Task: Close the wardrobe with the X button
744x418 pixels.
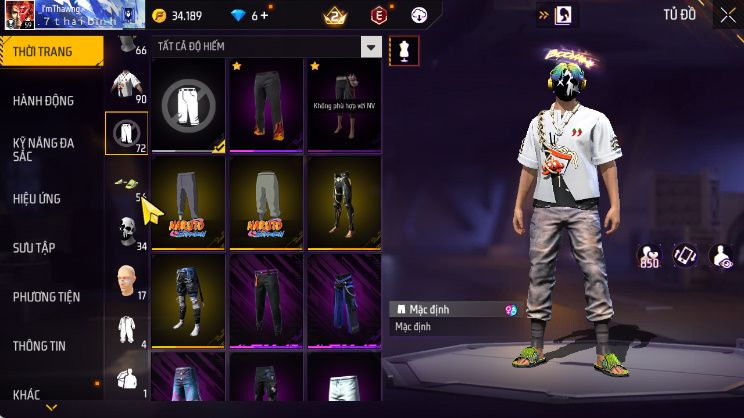Action: pos(728,15)
